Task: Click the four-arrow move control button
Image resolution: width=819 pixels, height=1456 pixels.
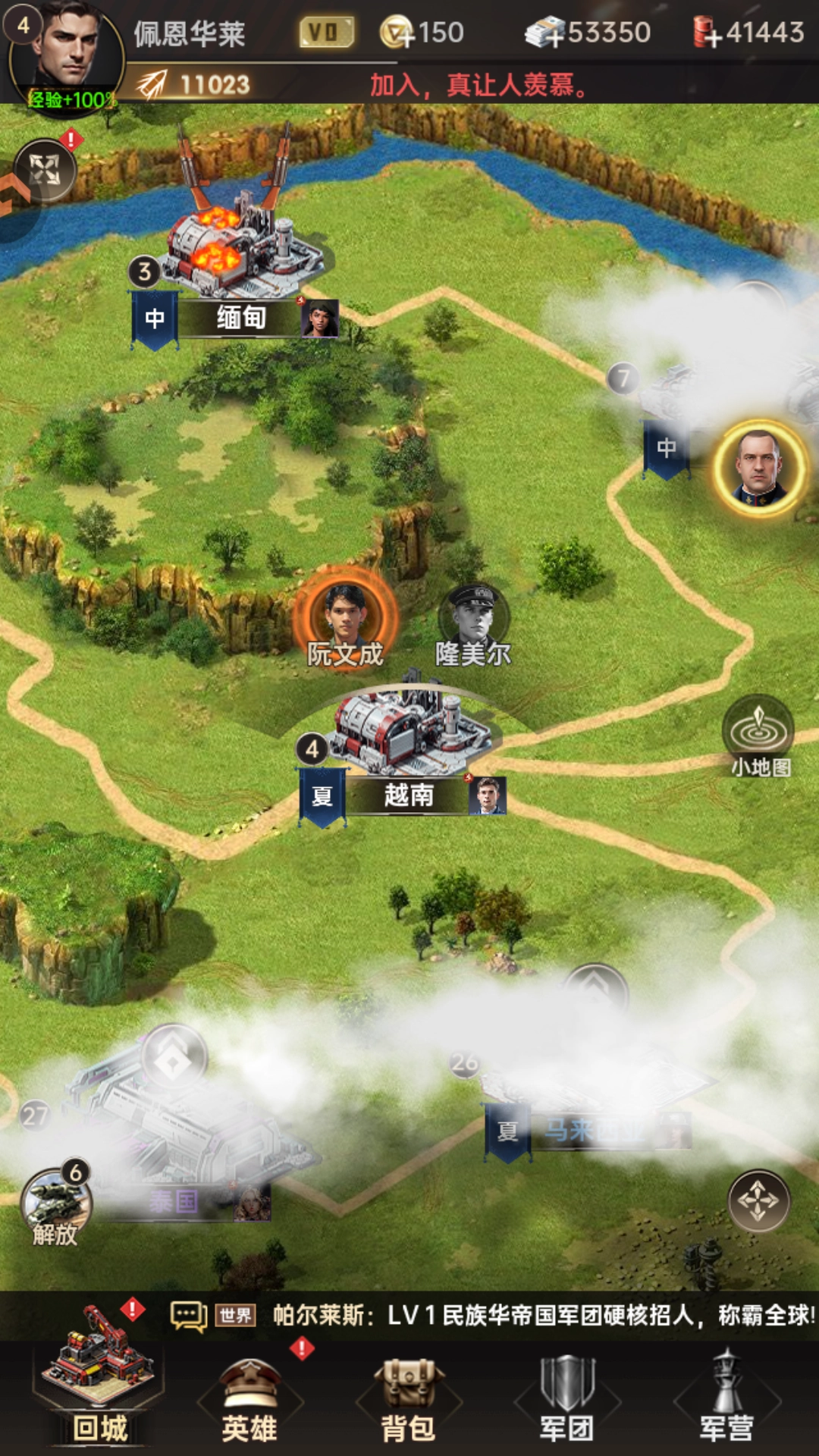Action: (758, 1200)
